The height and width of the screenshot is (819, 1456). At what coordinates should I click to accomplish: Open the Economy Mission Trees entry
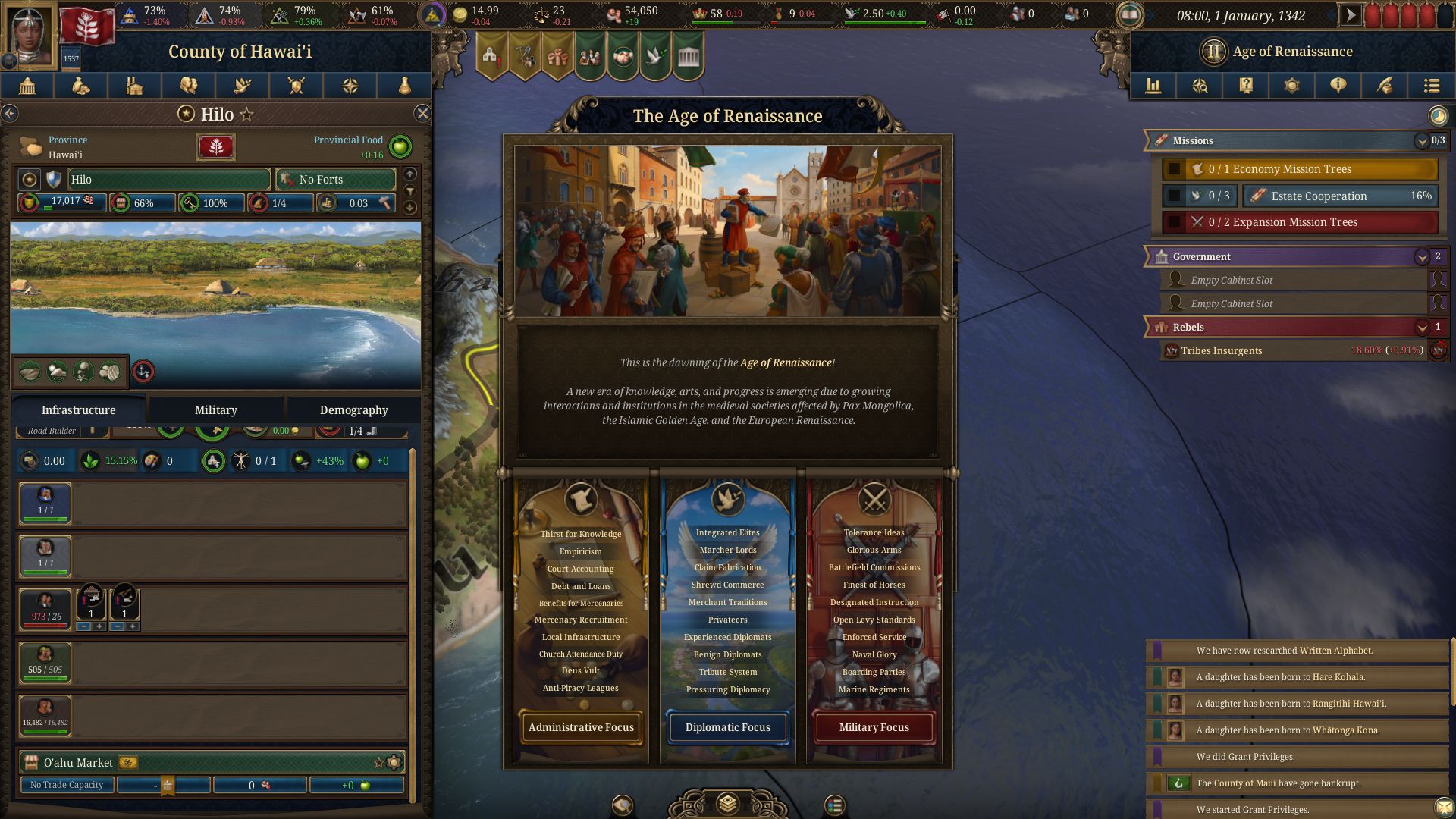click(x=1300, y=169)
